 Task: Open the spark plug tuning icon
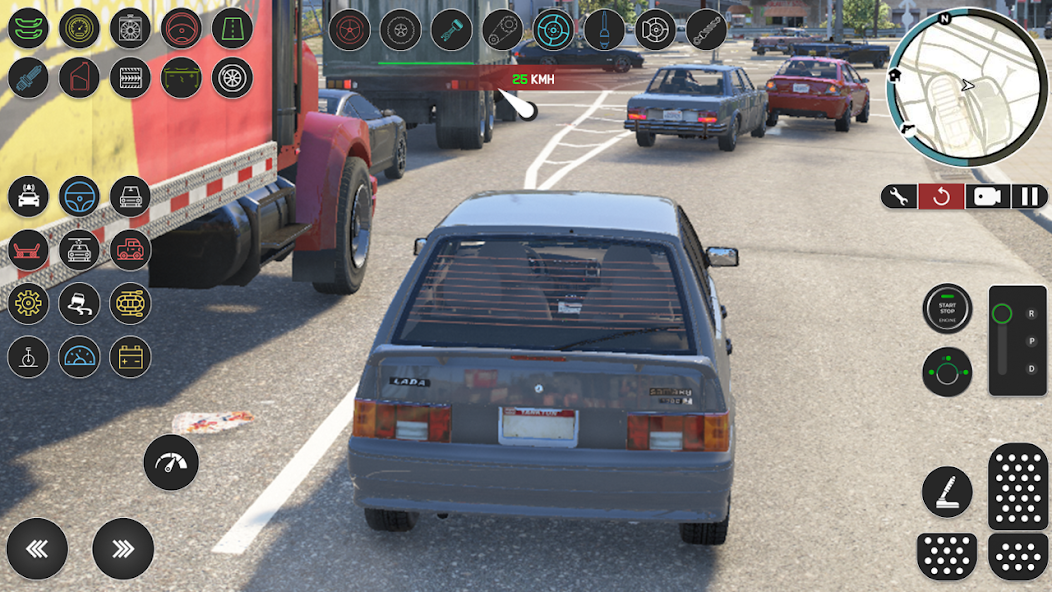[x=28, y=78]
